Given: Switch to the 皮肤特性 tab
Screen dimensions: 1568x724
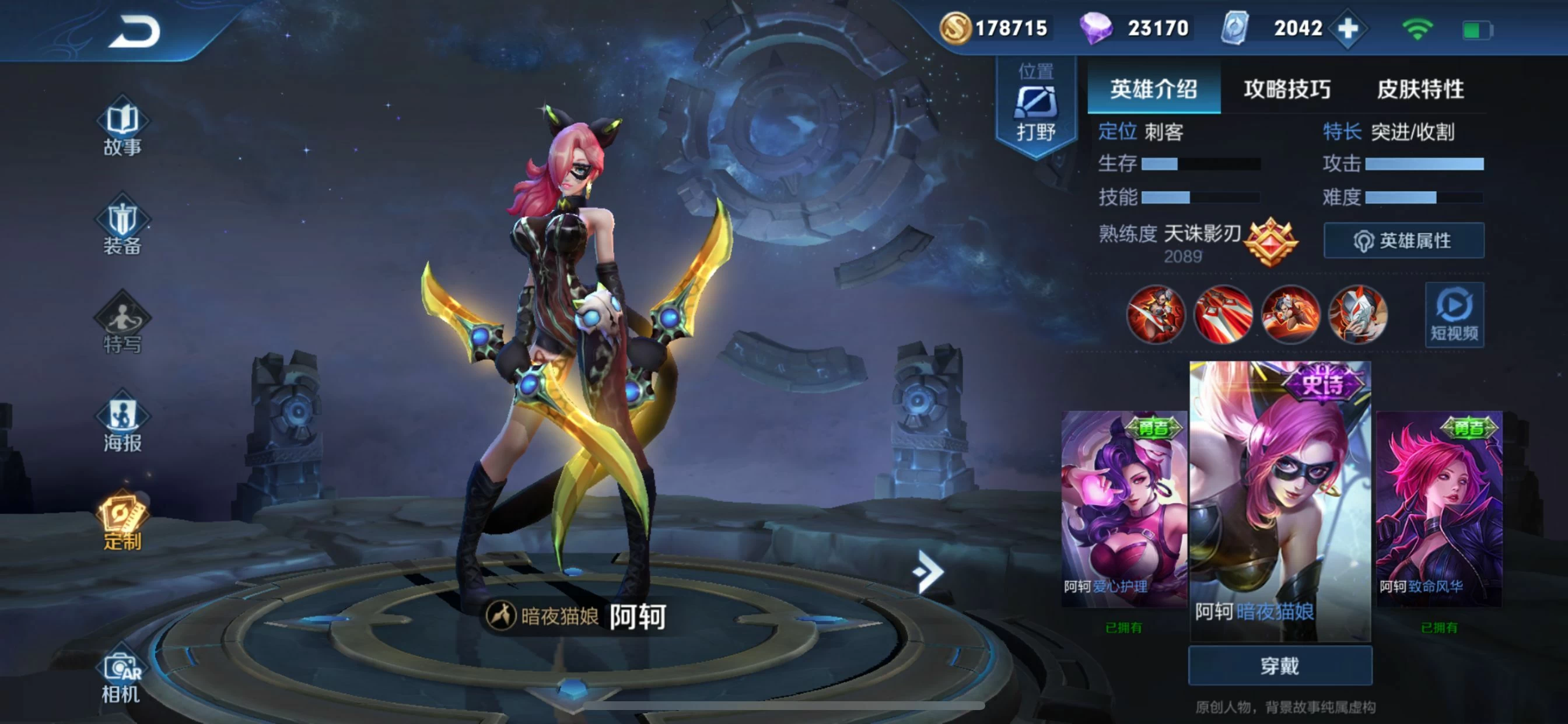Looking at the screenshot, I should pyautogui.click(x=1420, y=89).
